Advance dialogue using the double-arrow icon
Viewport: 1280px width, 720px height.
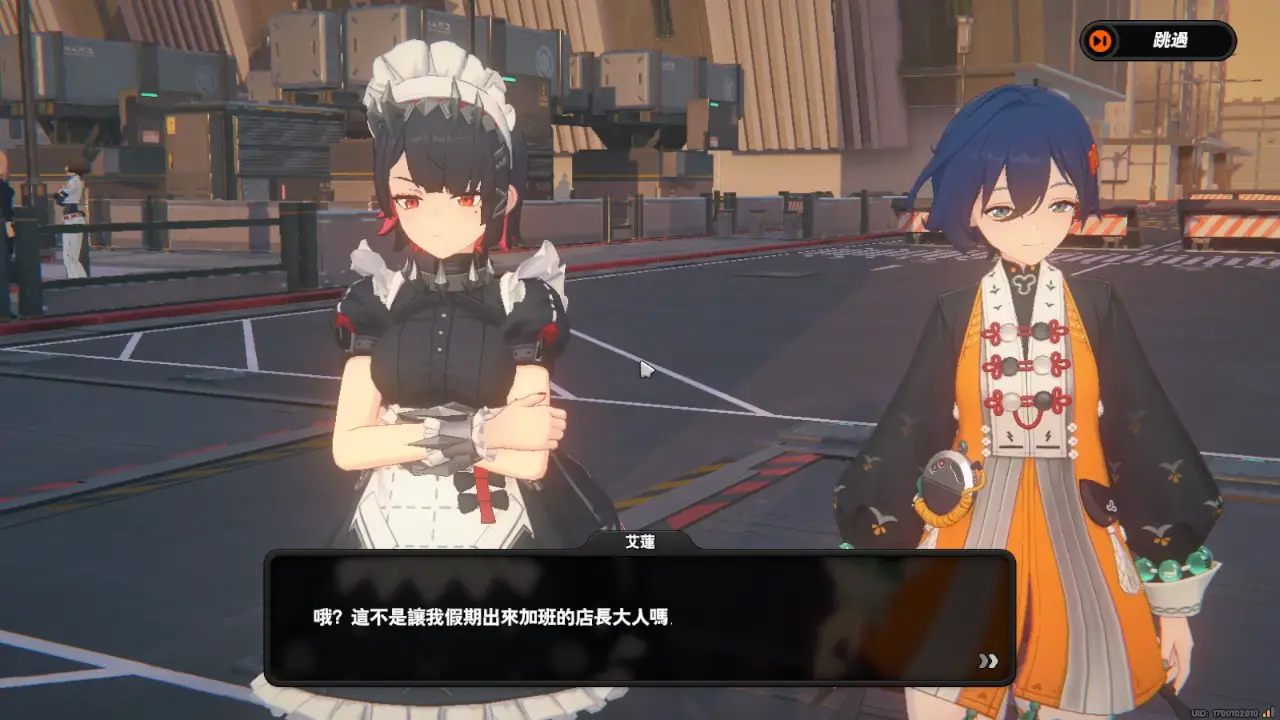coord(988,661)
